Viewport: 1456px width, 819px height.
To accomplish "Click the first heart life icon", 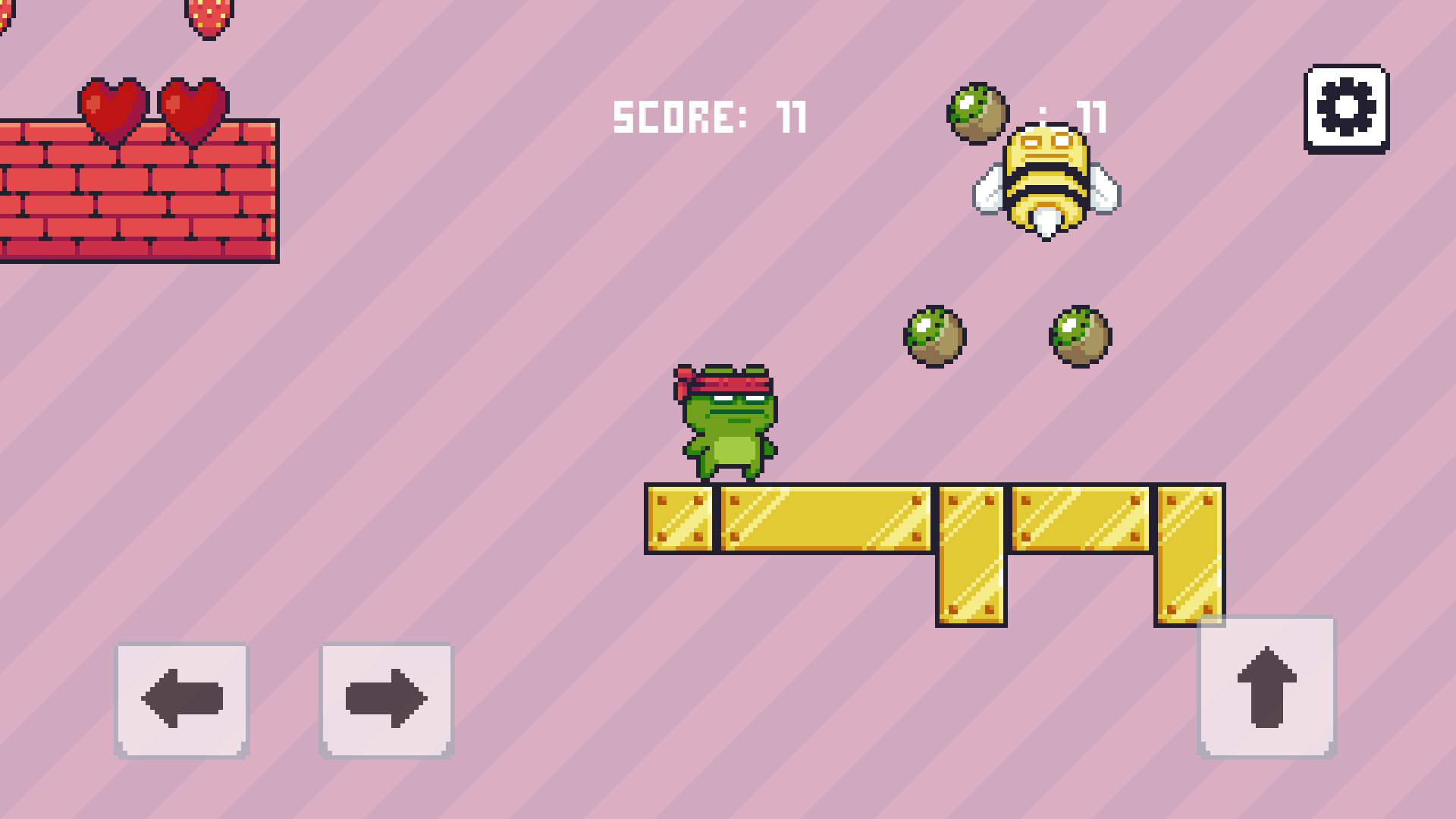I will (x=115, y=110).
